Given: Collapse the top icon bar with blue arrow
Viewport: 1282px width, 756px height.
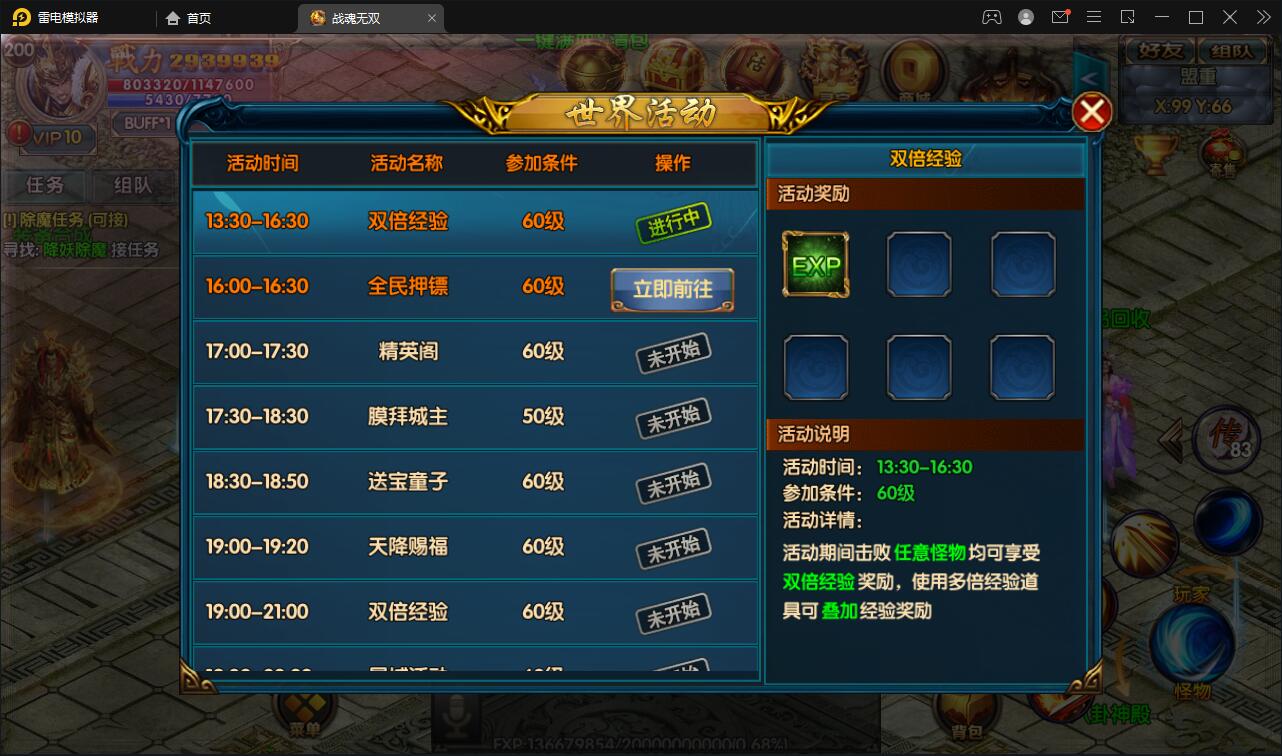Looking at the screenshot, I should (1090, 76).
